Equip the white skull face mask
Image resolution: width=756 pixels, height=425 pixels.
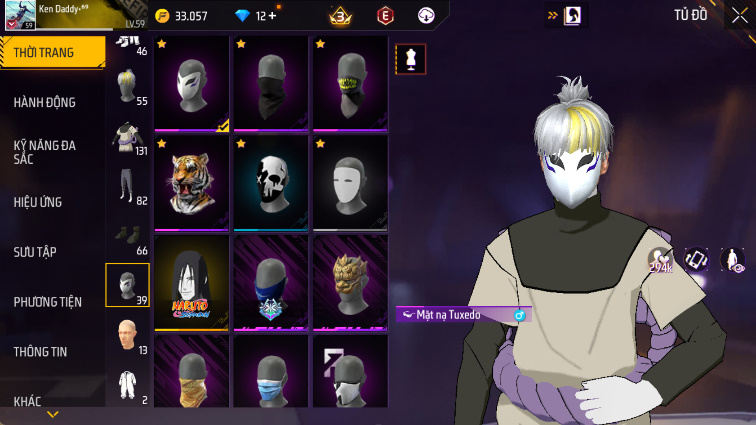(271, 183)
